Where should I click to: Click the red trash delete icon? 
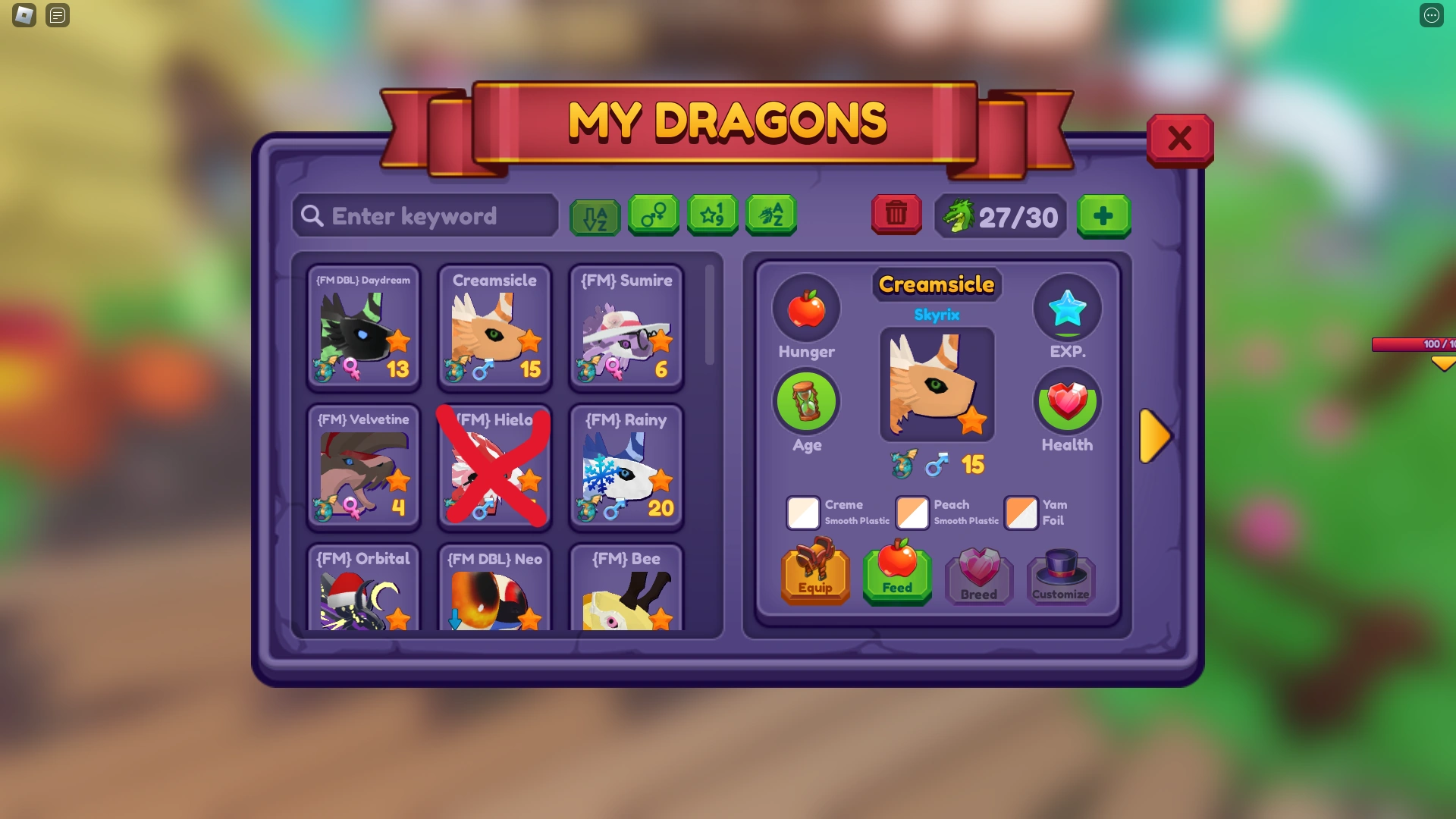(x=896, y=215)
